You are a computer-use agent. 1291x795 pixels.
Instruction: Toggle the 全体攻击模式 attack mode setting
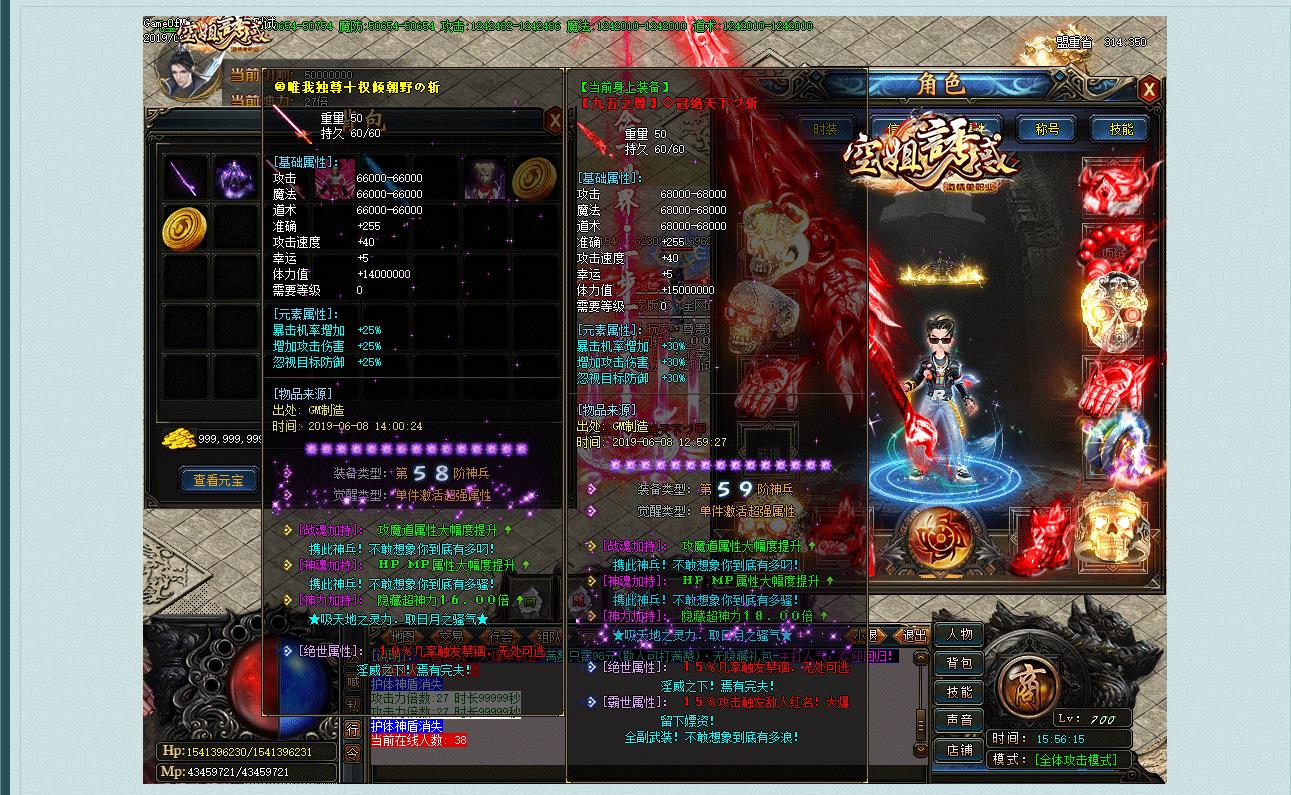[1075, 760]
